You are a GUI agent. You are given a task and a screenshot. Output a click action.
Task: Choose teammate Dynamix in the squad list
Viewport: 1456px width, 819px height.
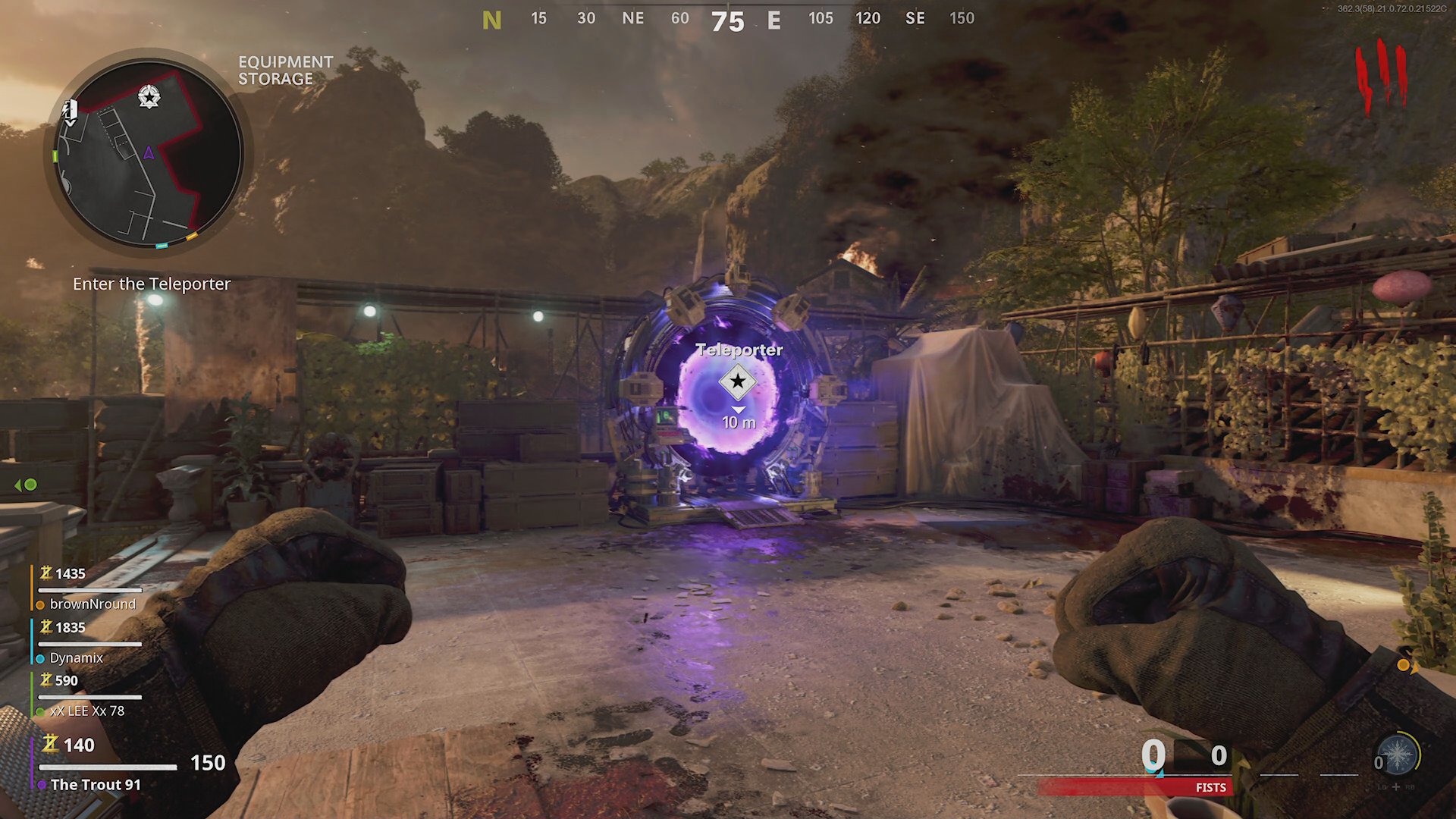coord(76,658)
